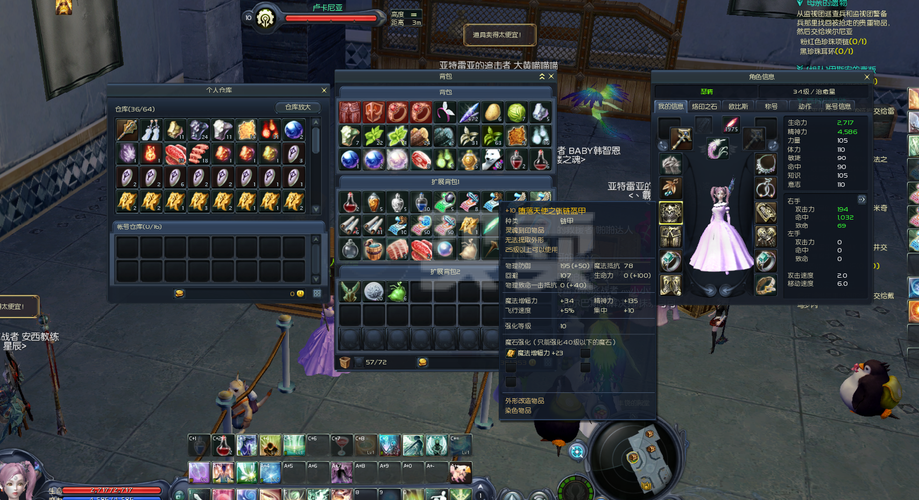Click the white bear item in the bag

point(492,159)
